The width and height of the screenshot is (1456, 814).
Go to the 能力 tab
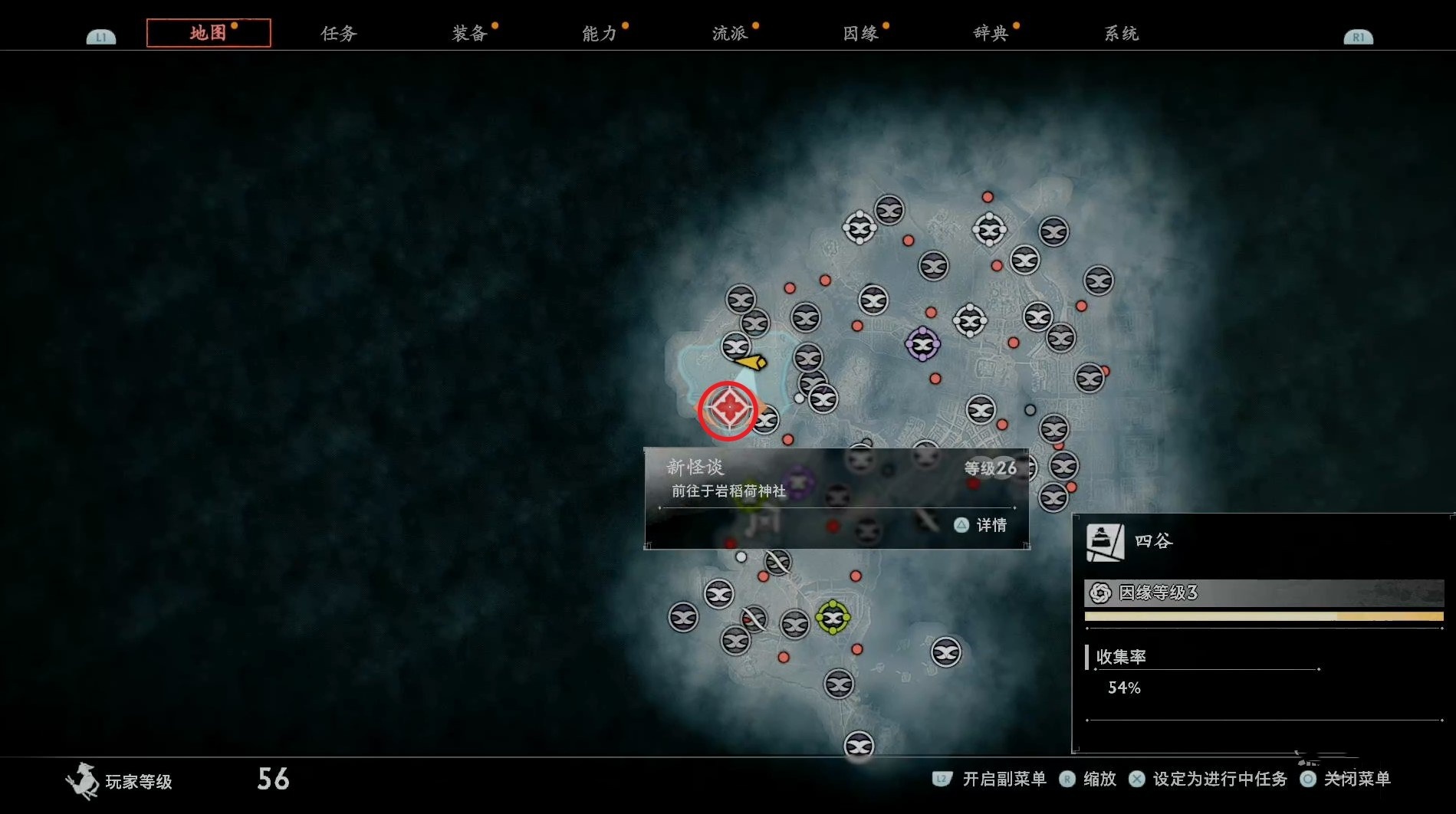(x=599, y=33)
